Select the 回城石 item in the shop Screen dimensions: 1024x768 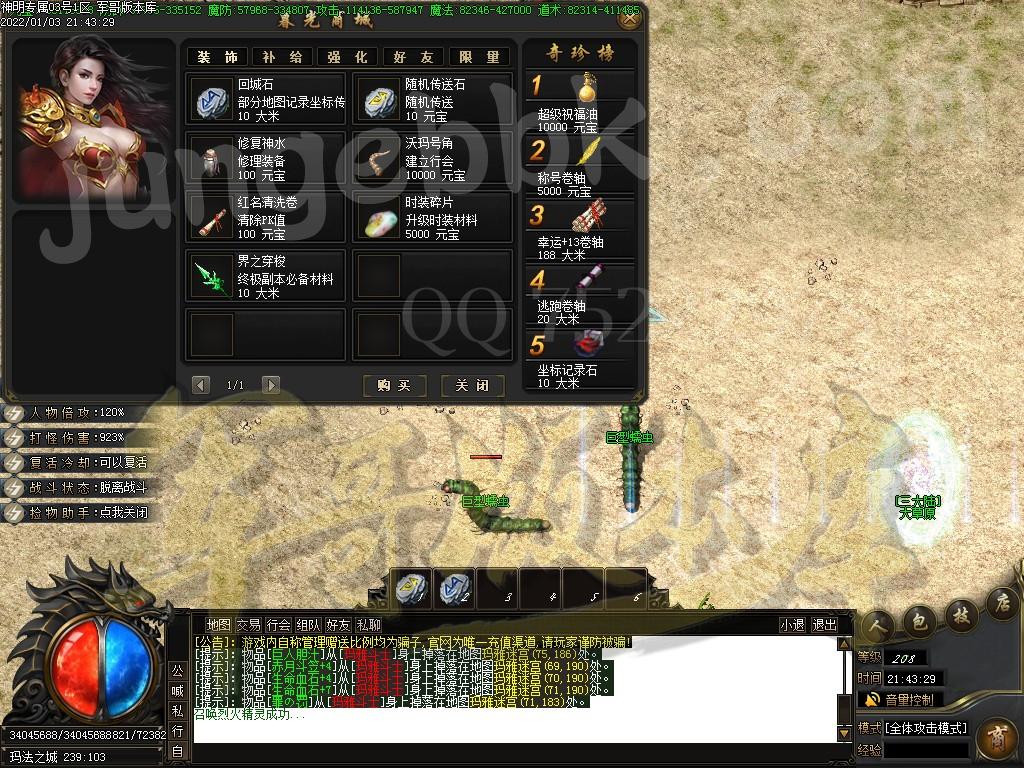(x=266, y=99)
